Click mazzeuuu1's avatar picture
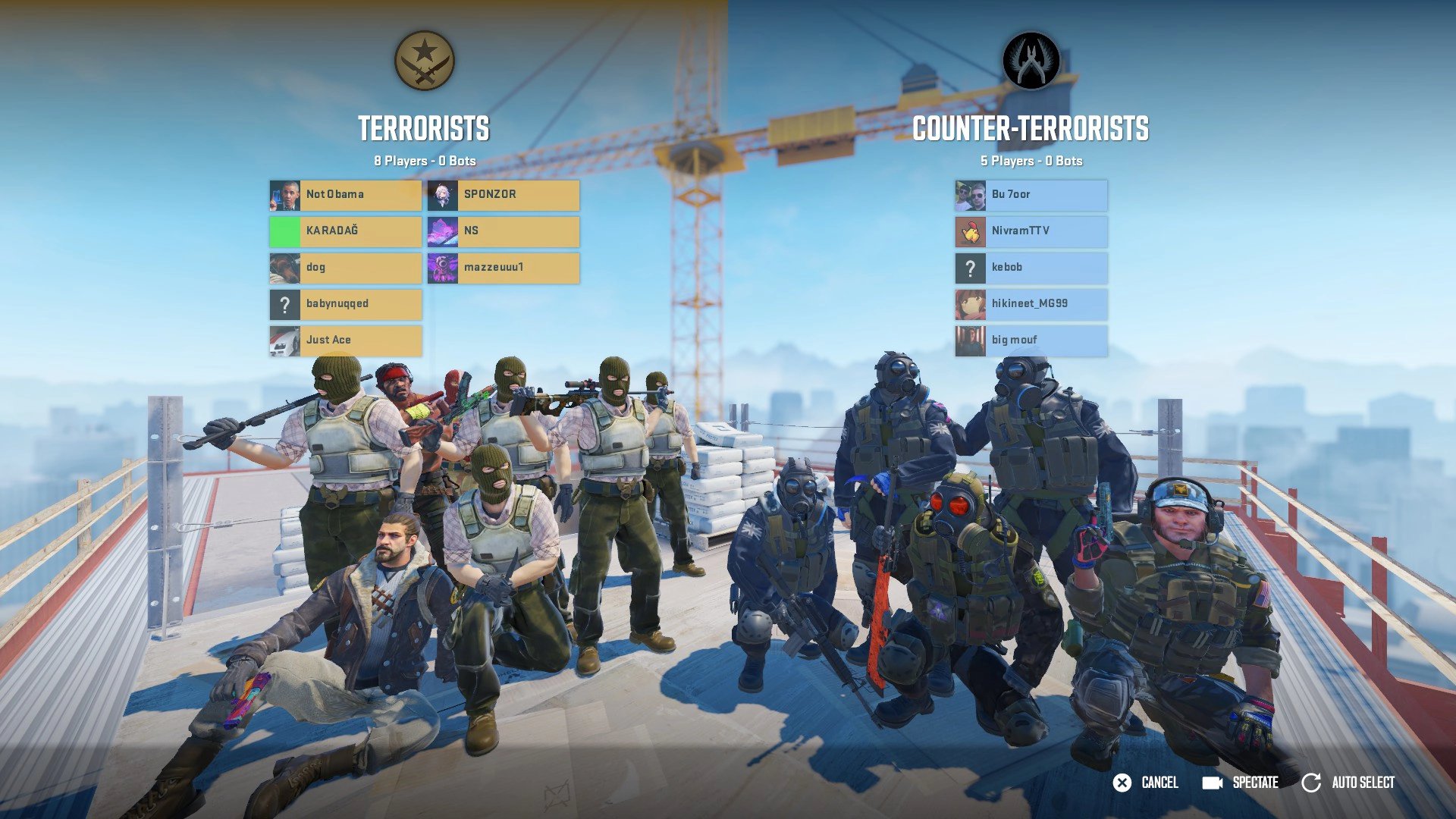 click(441, 267)
